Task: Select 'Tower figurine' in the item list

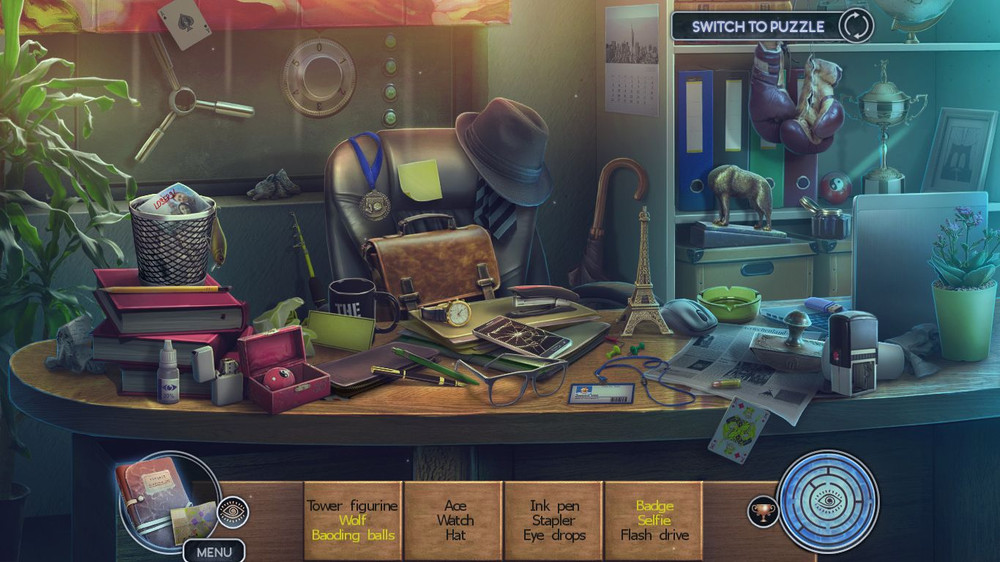Action: [x=352, y=506]
